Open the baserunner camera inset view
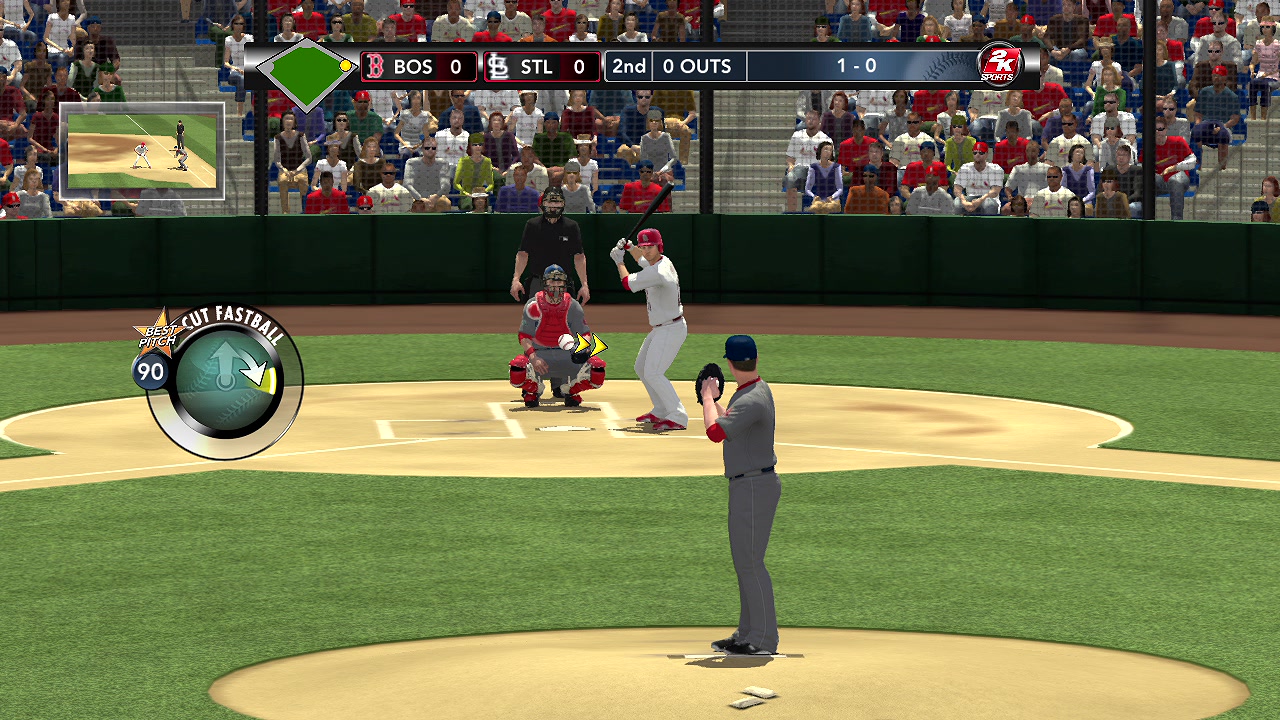The width and height of the screenshot is (1280, 720). 142,151
